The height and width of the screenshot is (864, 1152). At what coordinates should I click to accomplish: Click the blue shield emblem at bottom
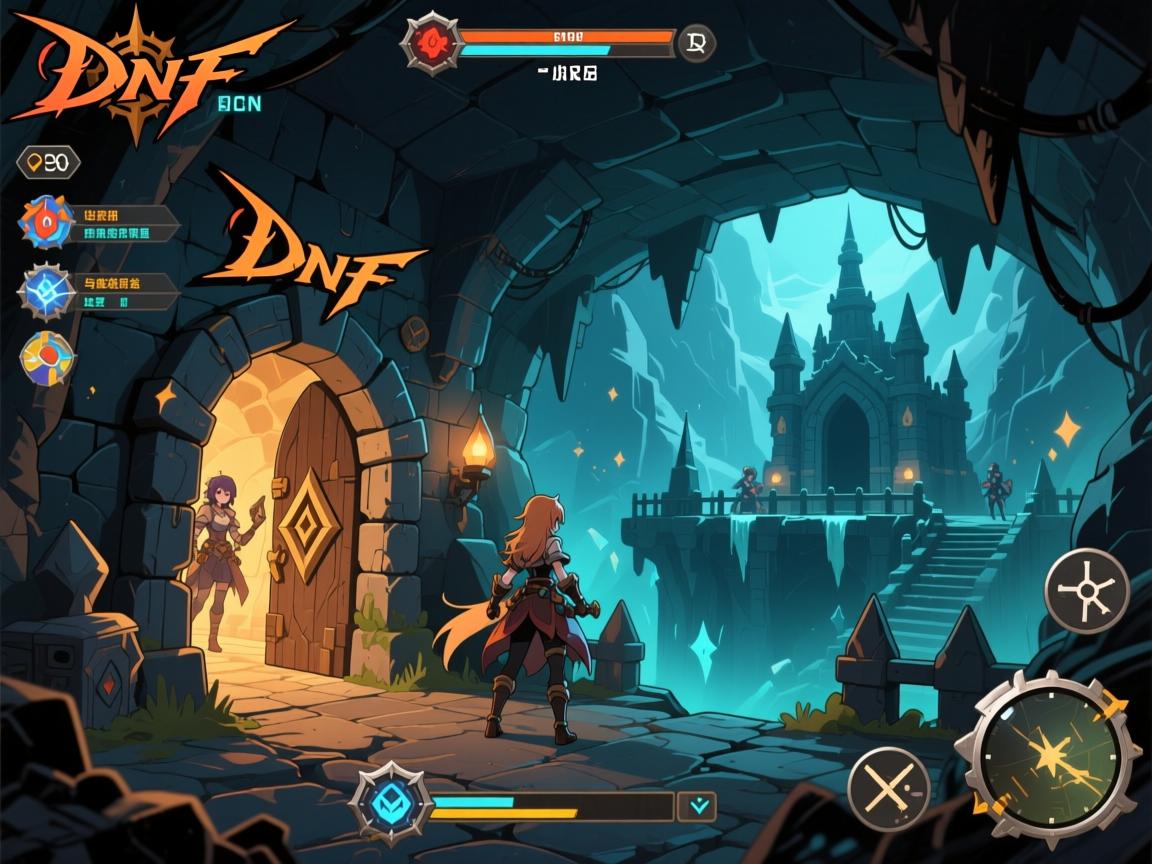tap(391, 802)
